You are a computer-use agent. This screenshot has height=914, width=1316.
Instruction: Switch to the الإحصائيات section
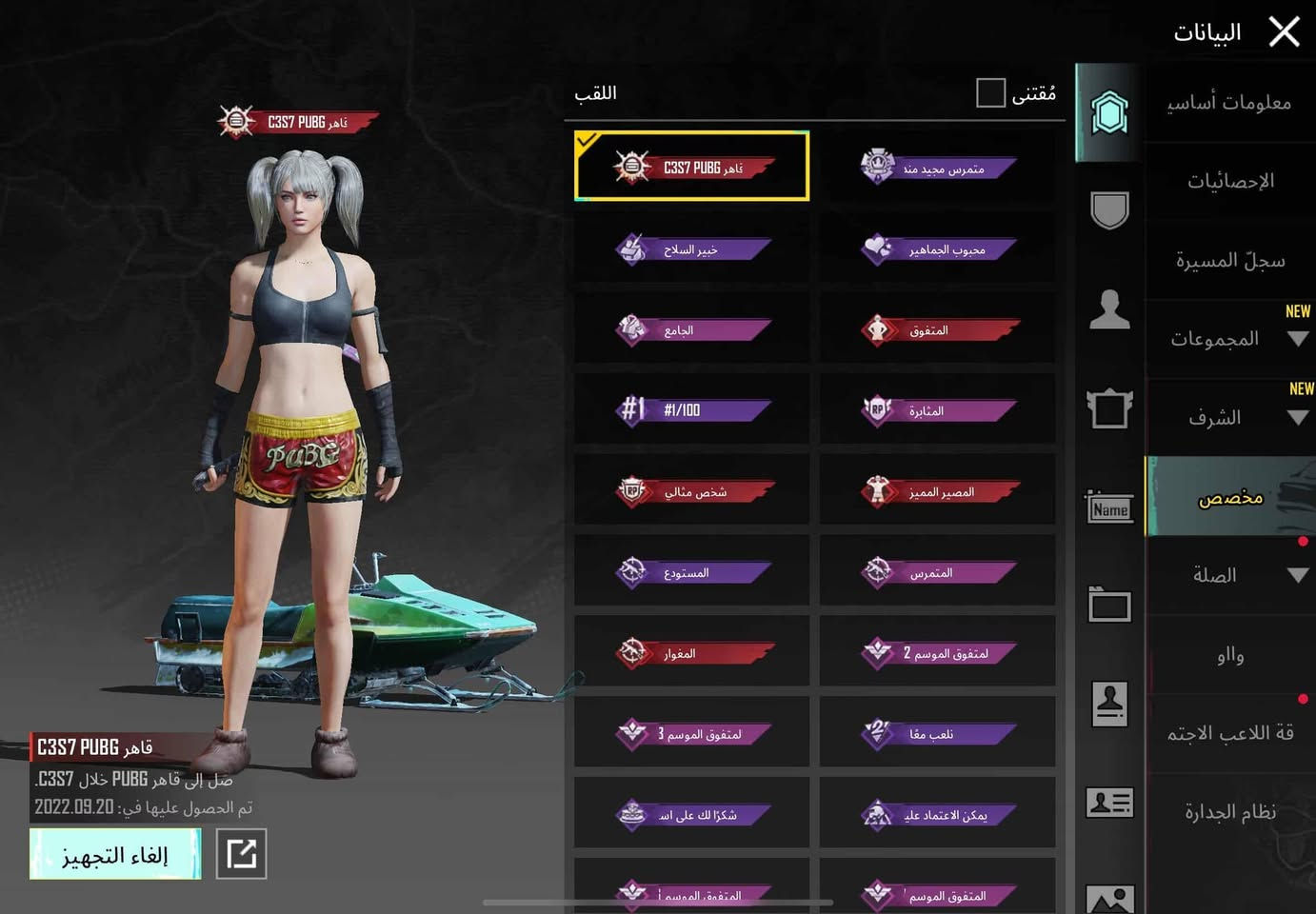pos(1229,181)
